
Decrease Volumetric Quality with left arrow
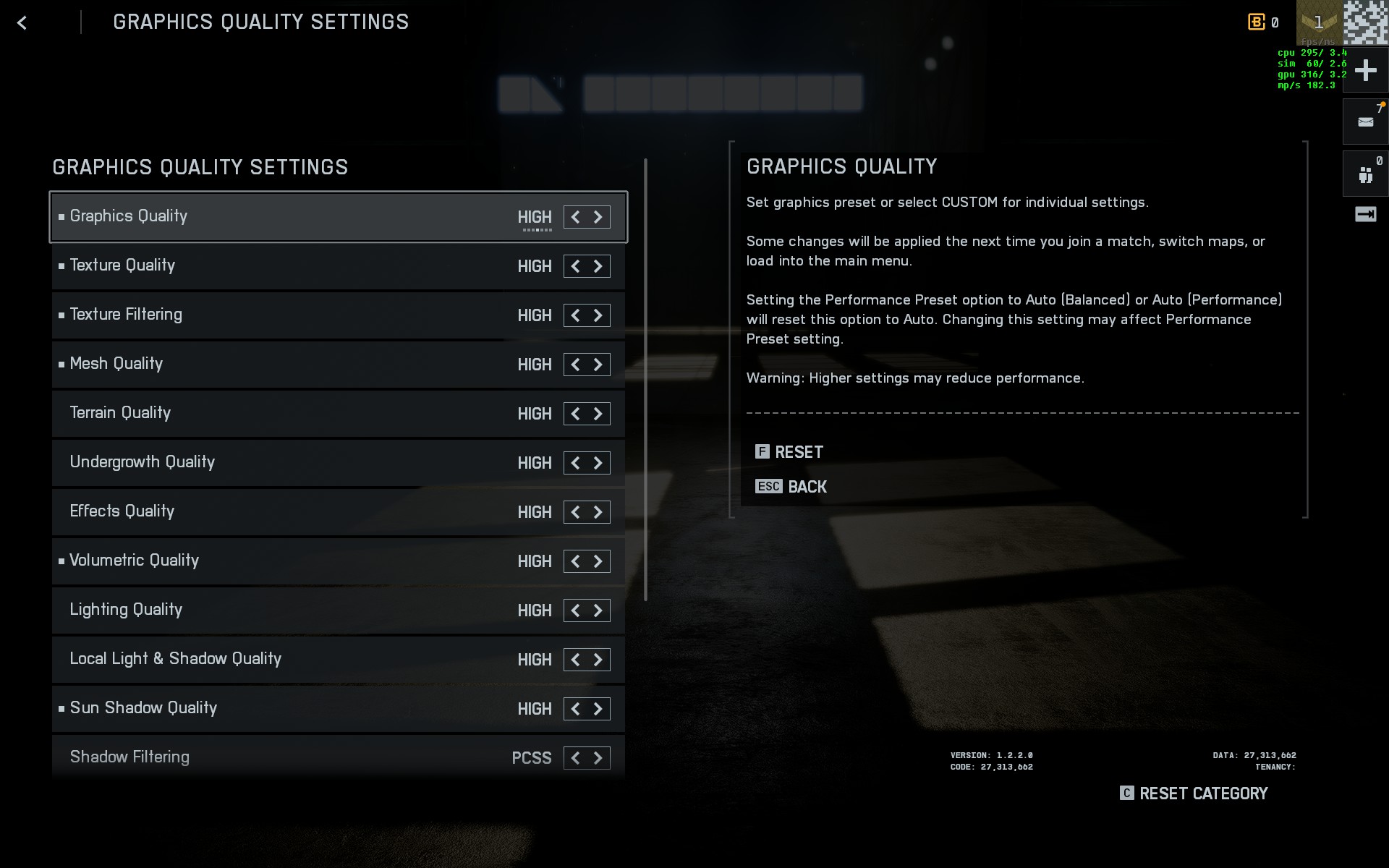pos(575,561)
